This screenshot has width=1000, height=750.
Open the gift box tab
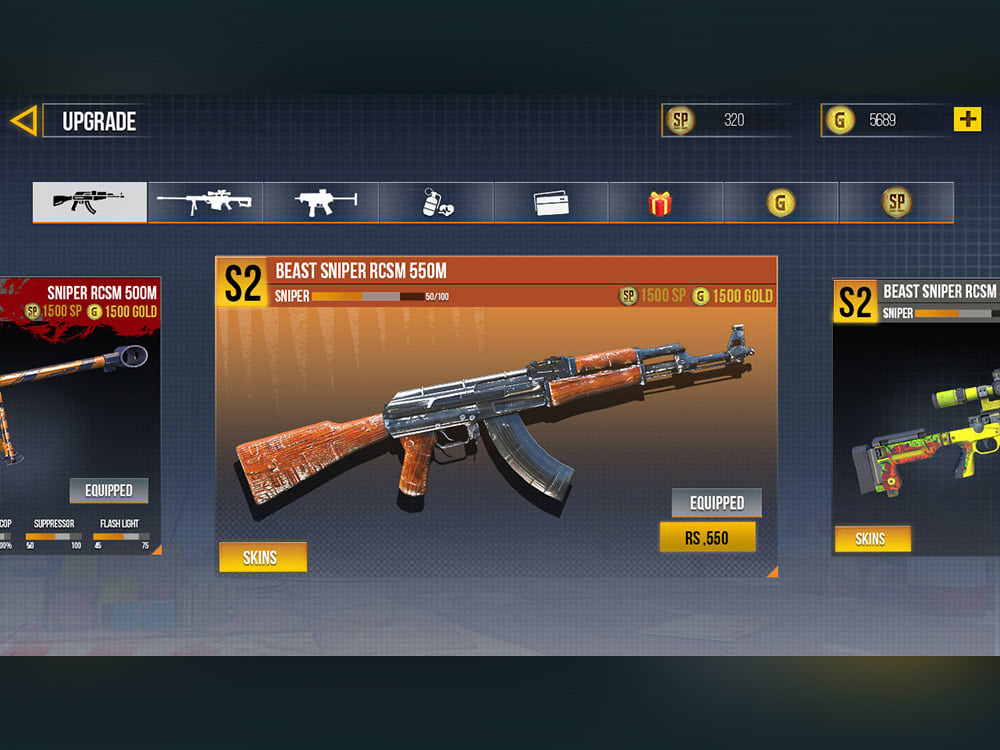666,202
